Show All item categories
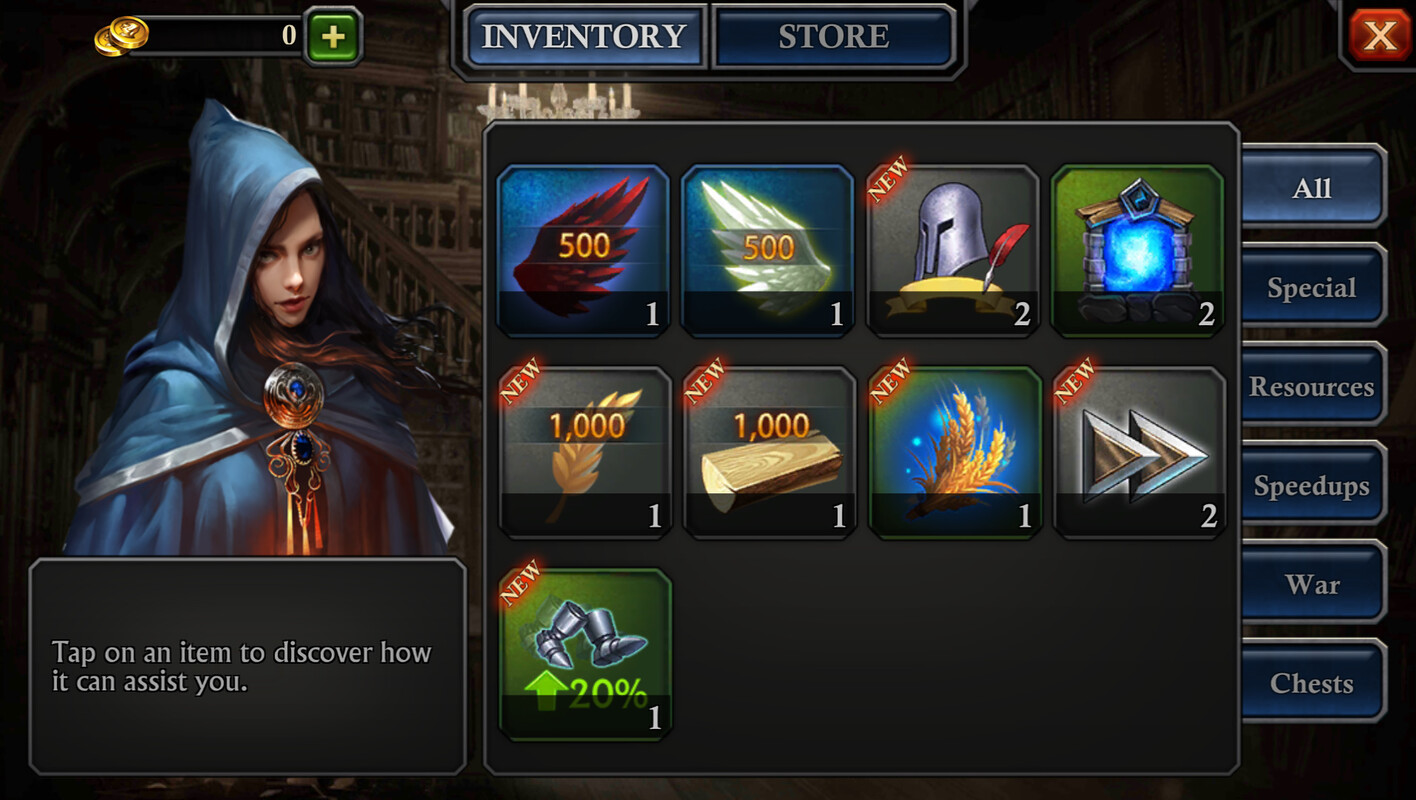1416x800 pixels. [1312, 188]
